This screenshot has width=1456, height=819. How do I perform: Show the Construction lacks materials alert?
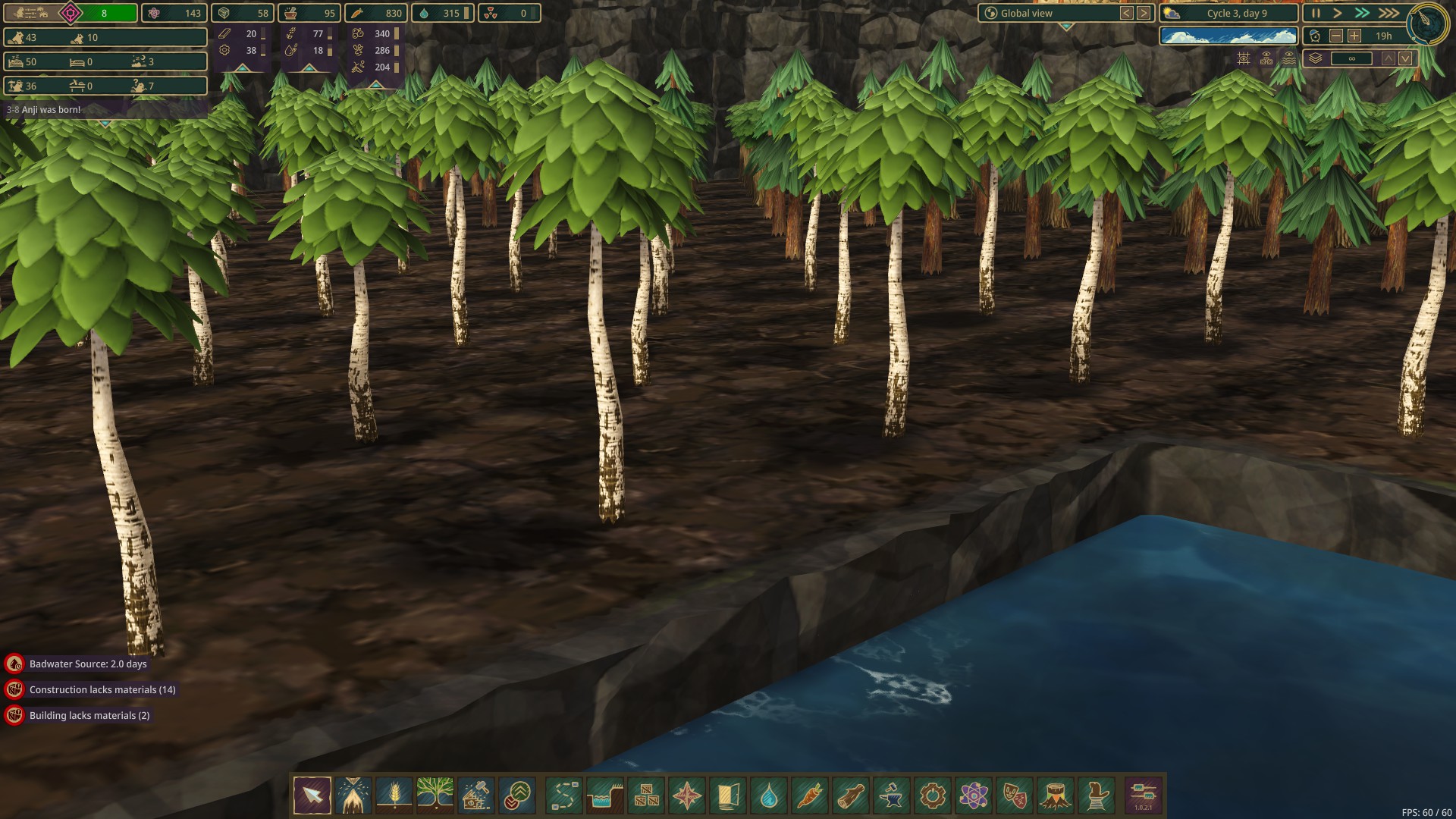(x=102, y=690)
